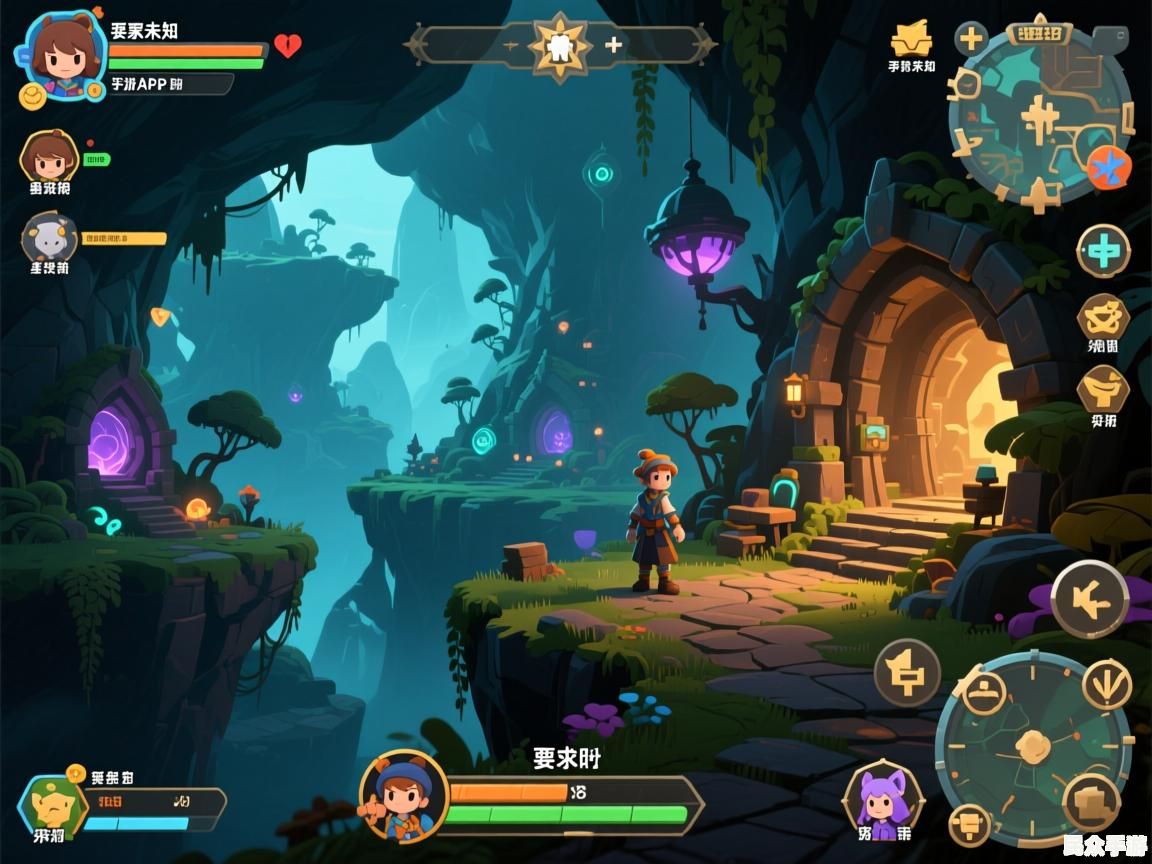The height and width of the screenshot is (864, 1152).
Task: Use the large block skill on wheel's lower right
Action: point(1091,802)
